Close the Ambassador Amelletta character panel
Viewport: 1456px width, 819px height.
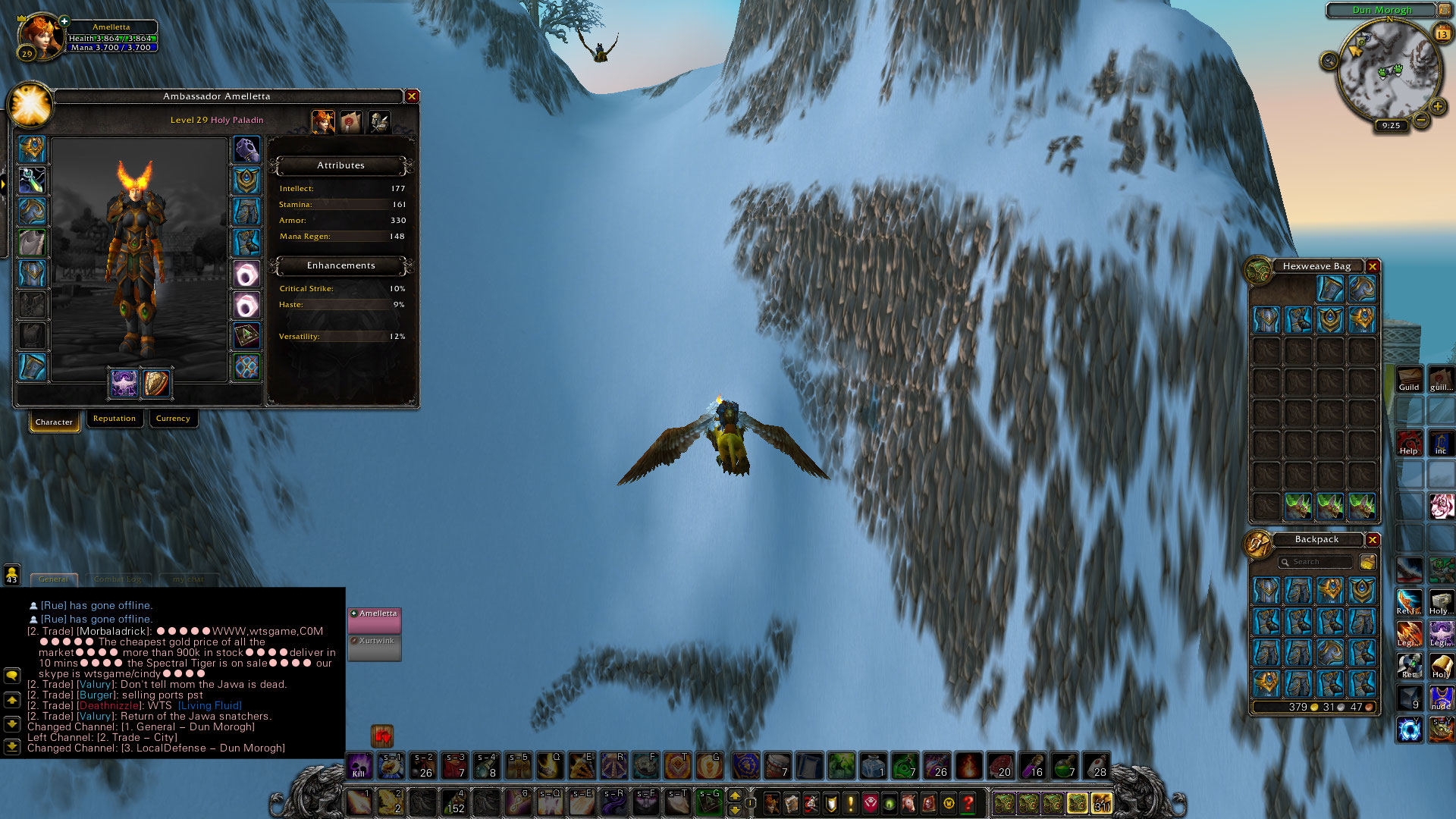coord(412,96)
